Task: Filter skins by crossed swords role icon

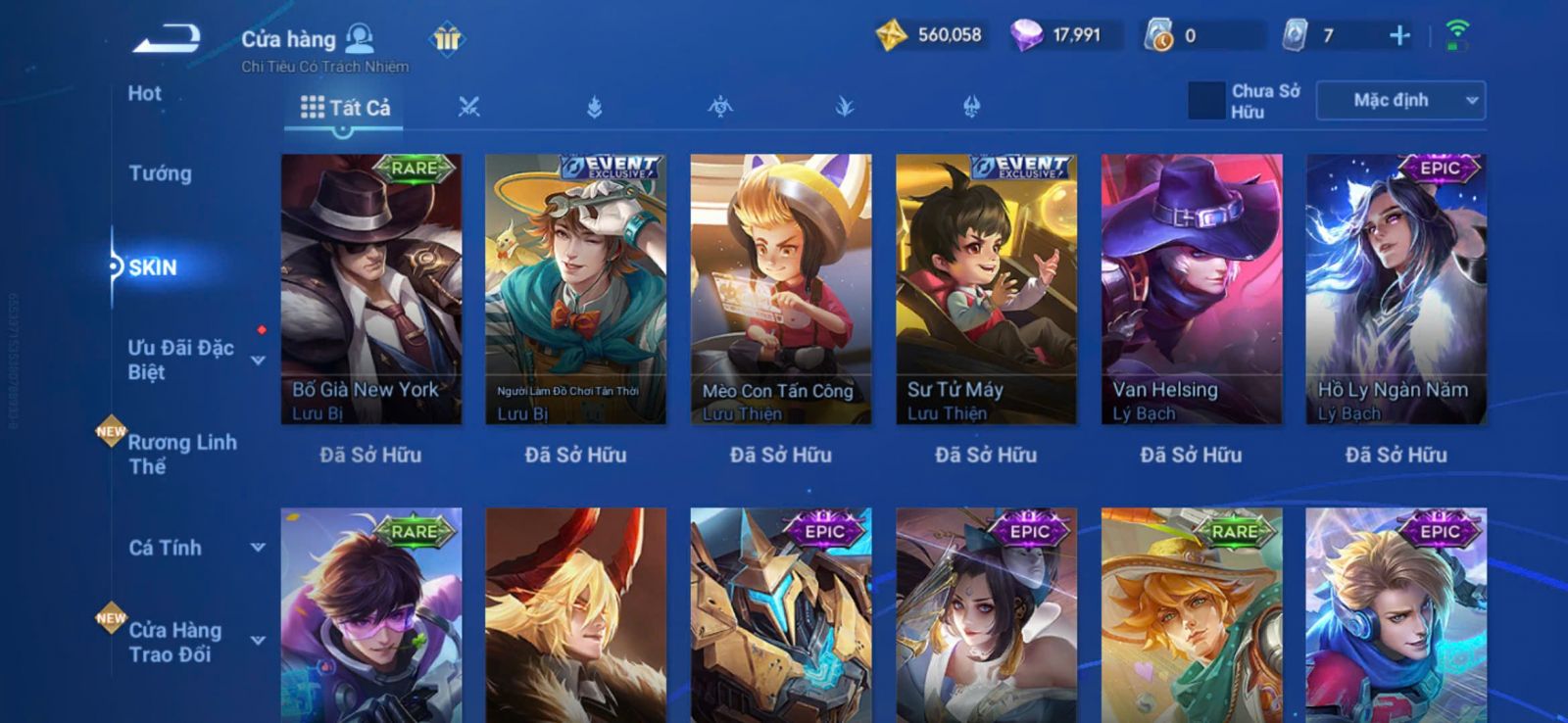Action: pos(469,107)
